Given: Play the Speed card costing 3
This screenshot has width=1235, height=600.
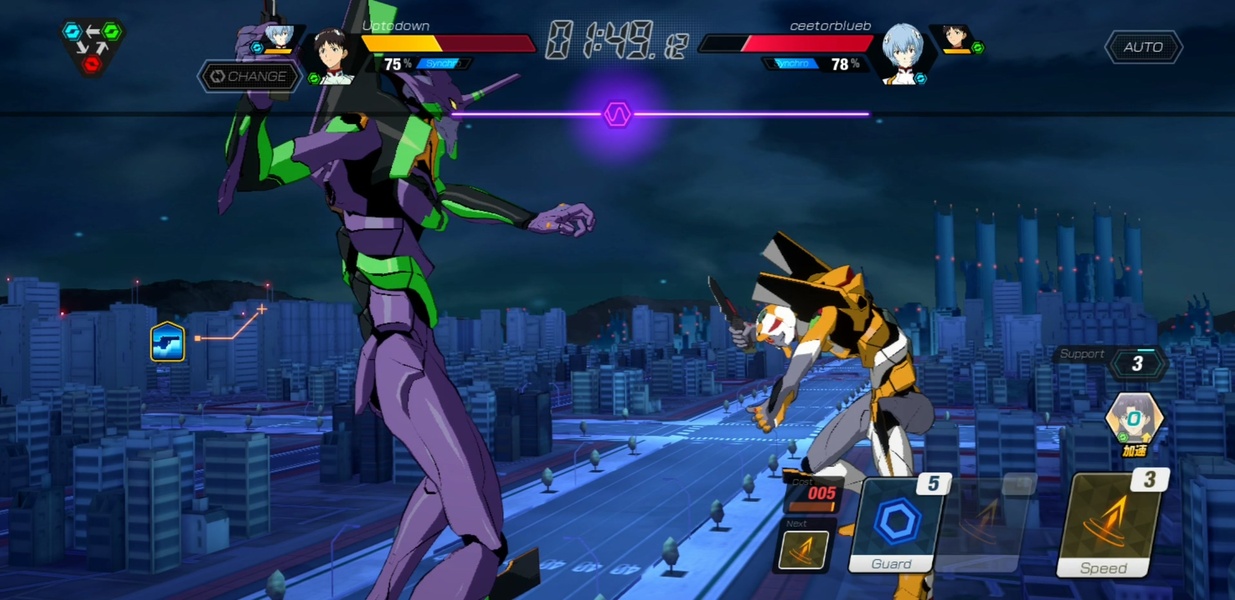Looking at the screenshot, I should click(x=1110, y=526).
